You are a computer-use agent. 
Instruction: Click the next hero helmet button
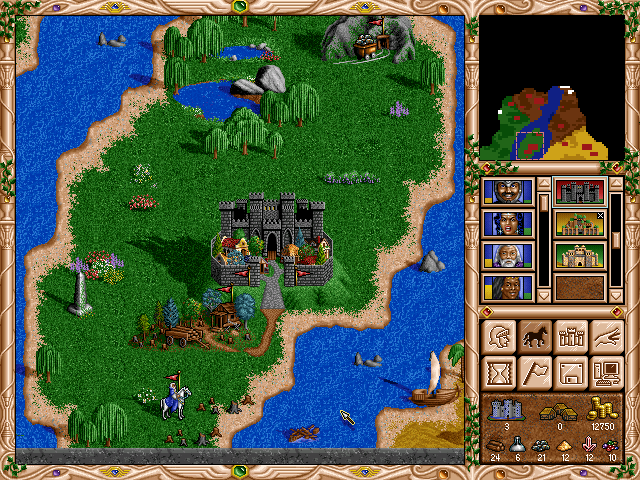tap(498, 337)
